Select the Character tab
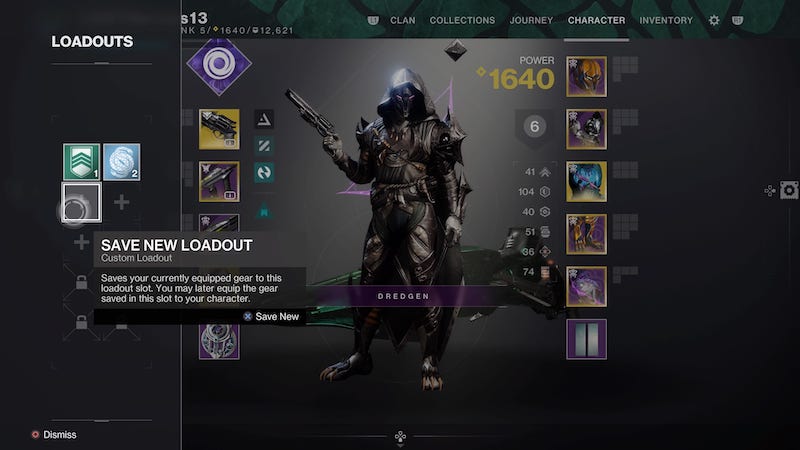This screenshot has height=450, width=800. (596, 20)
